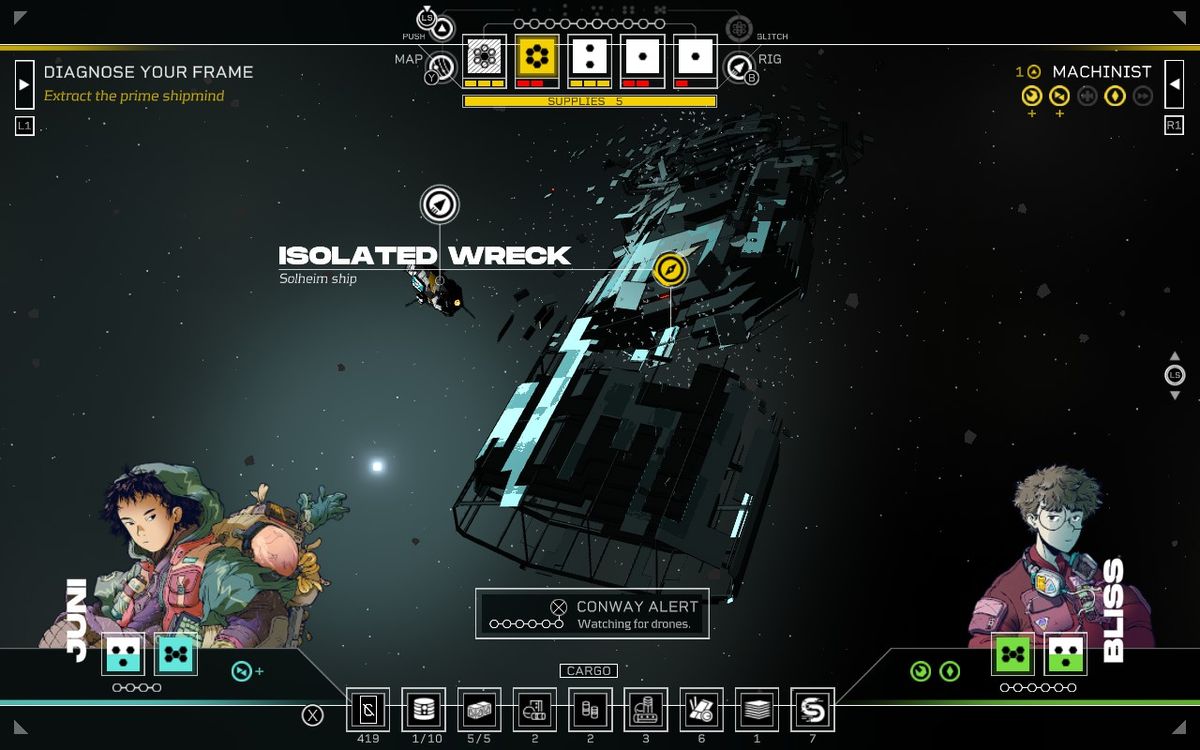Choose the hatched broken die slot

point(484,56)
